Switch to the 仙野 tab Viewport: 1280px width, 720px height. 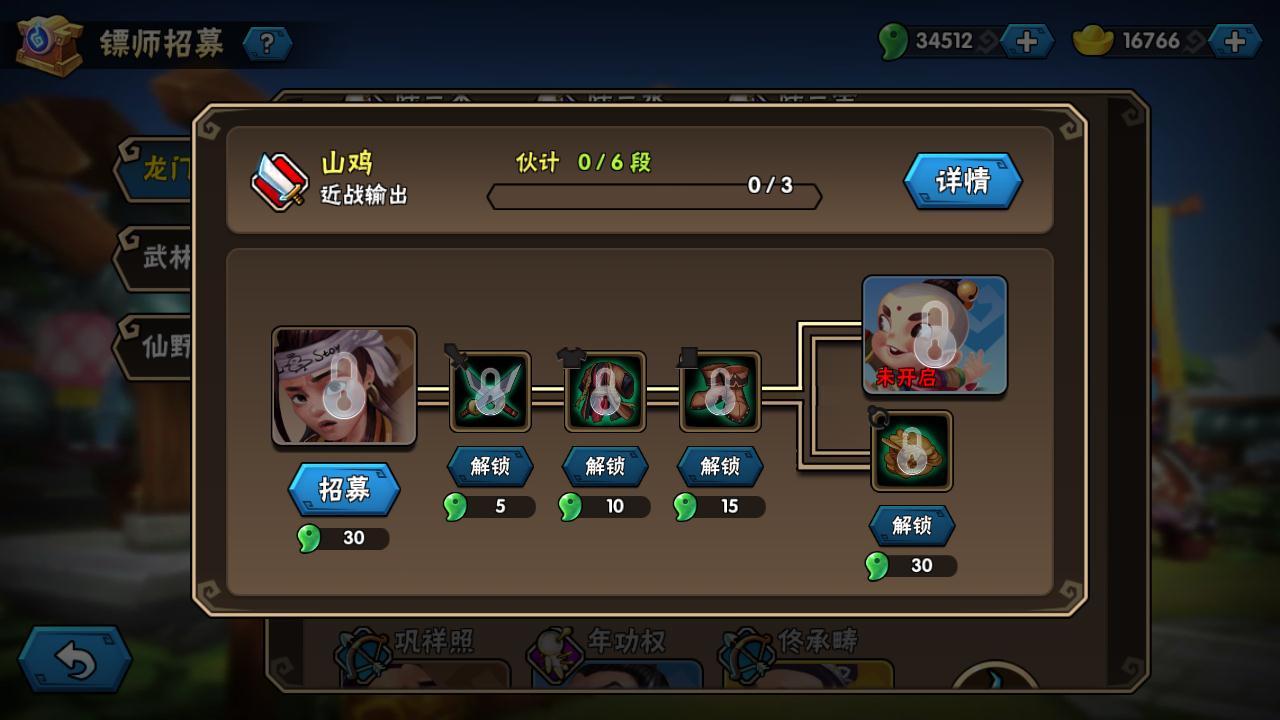pyautogui.click(x=160, y=346)
